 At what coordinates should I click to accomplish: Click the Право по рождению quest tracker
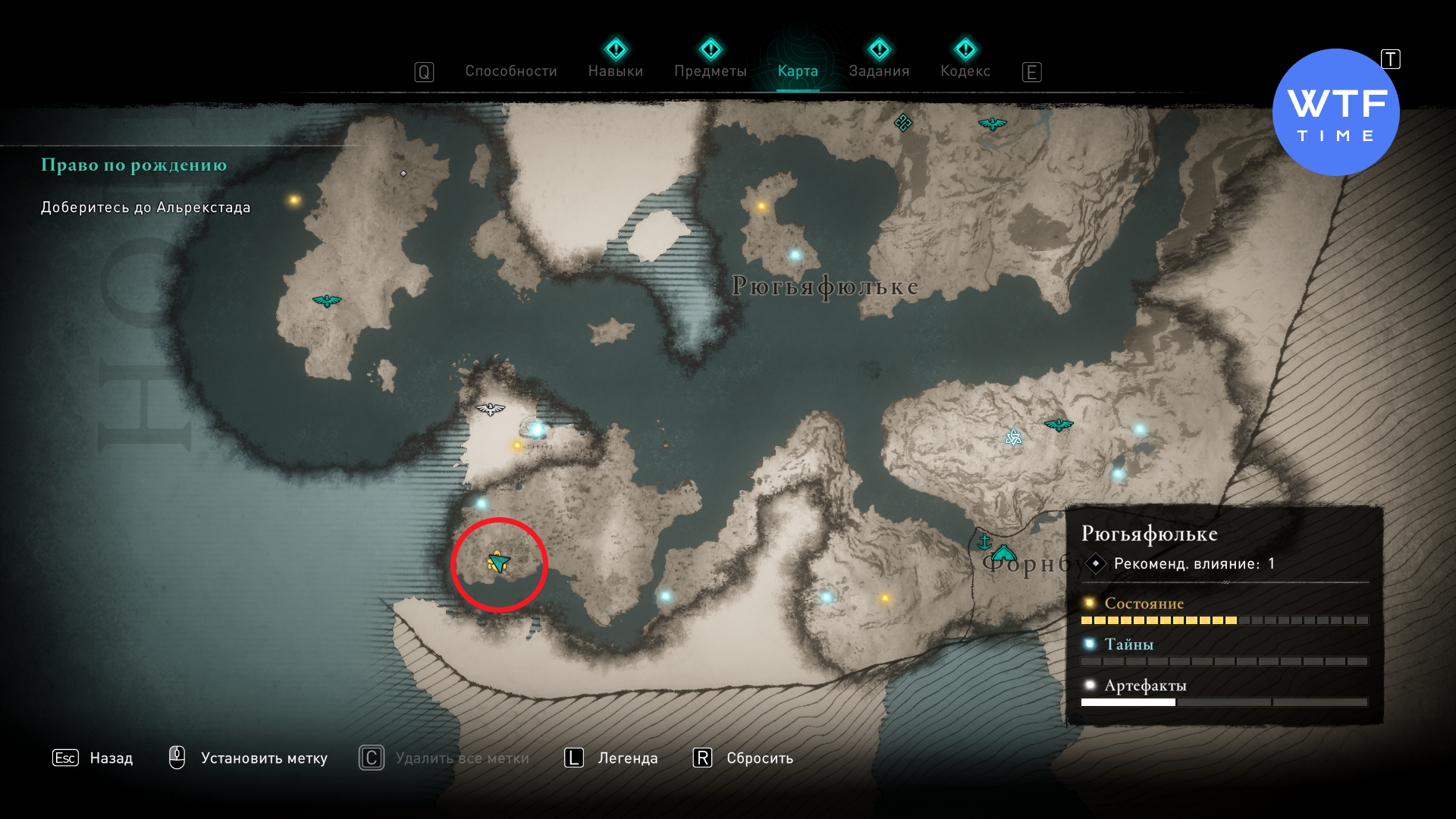[x=133, y=165]
